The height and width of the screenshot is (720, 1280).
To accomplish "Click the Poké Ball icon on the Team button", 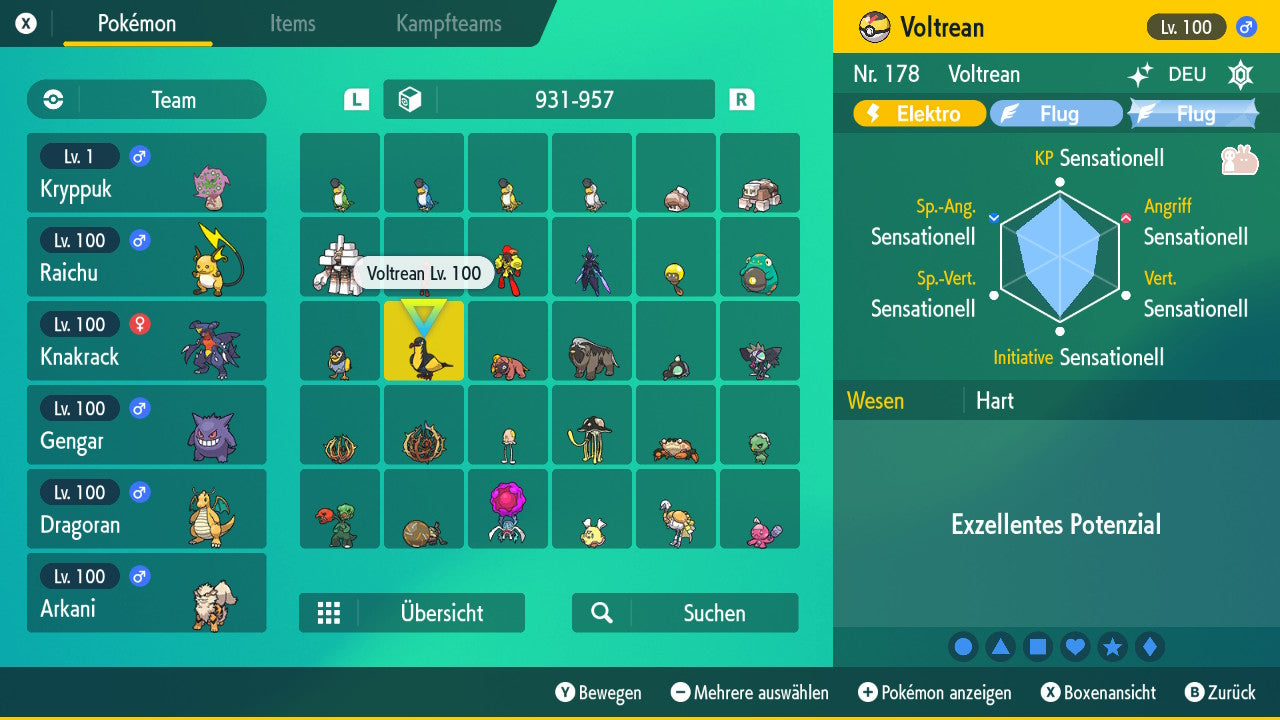I will pyautogui.click(x=51, y=99).
